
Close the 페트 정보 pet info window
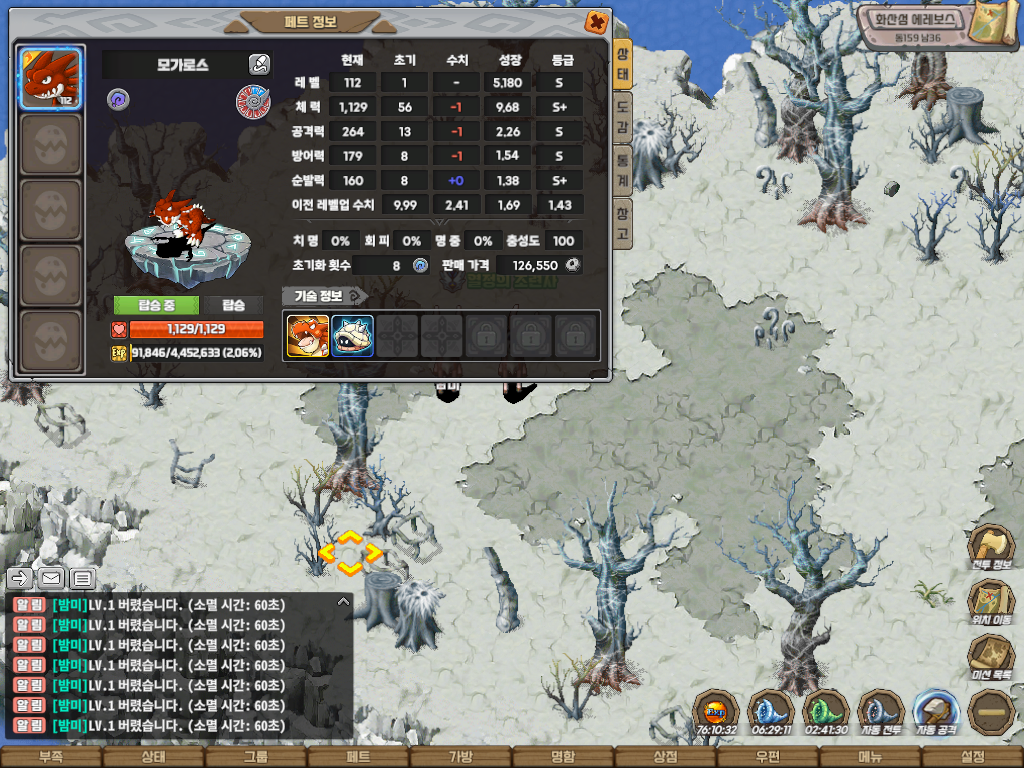coord(595,21)
